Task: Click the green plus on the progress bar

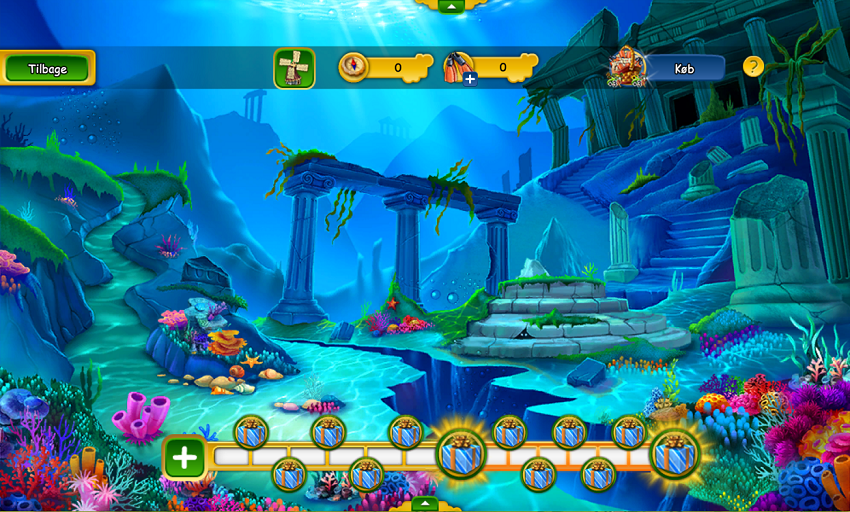Action: click(x=185, y=458)
